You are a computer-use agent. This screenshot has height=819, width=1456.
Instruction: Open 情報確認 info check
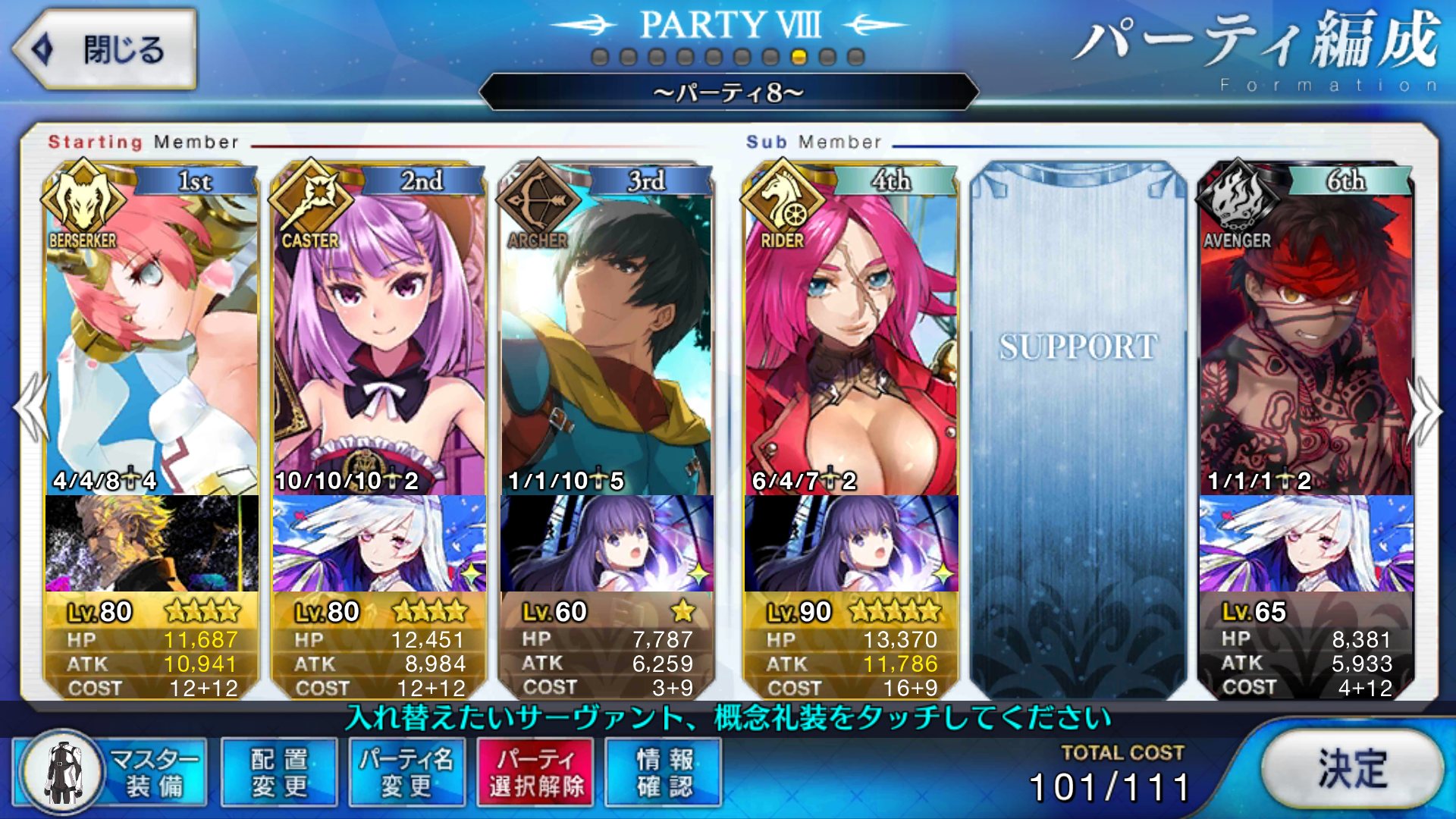664,773
